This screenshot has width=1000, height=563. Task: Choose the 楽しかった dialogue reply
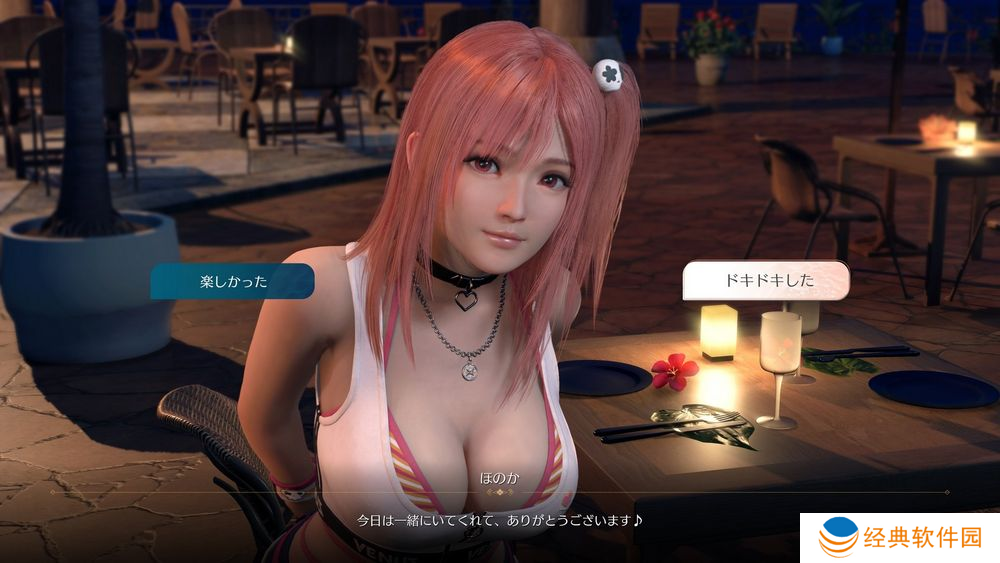tap(232, 282)
